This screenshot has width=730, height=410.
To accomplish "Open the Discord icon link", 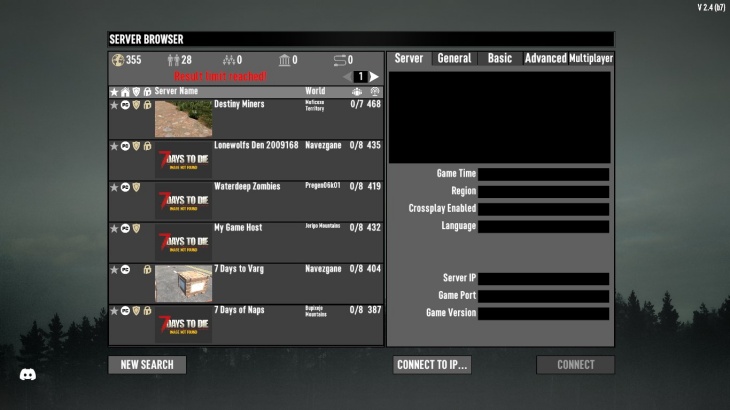I will pos(28,375).
